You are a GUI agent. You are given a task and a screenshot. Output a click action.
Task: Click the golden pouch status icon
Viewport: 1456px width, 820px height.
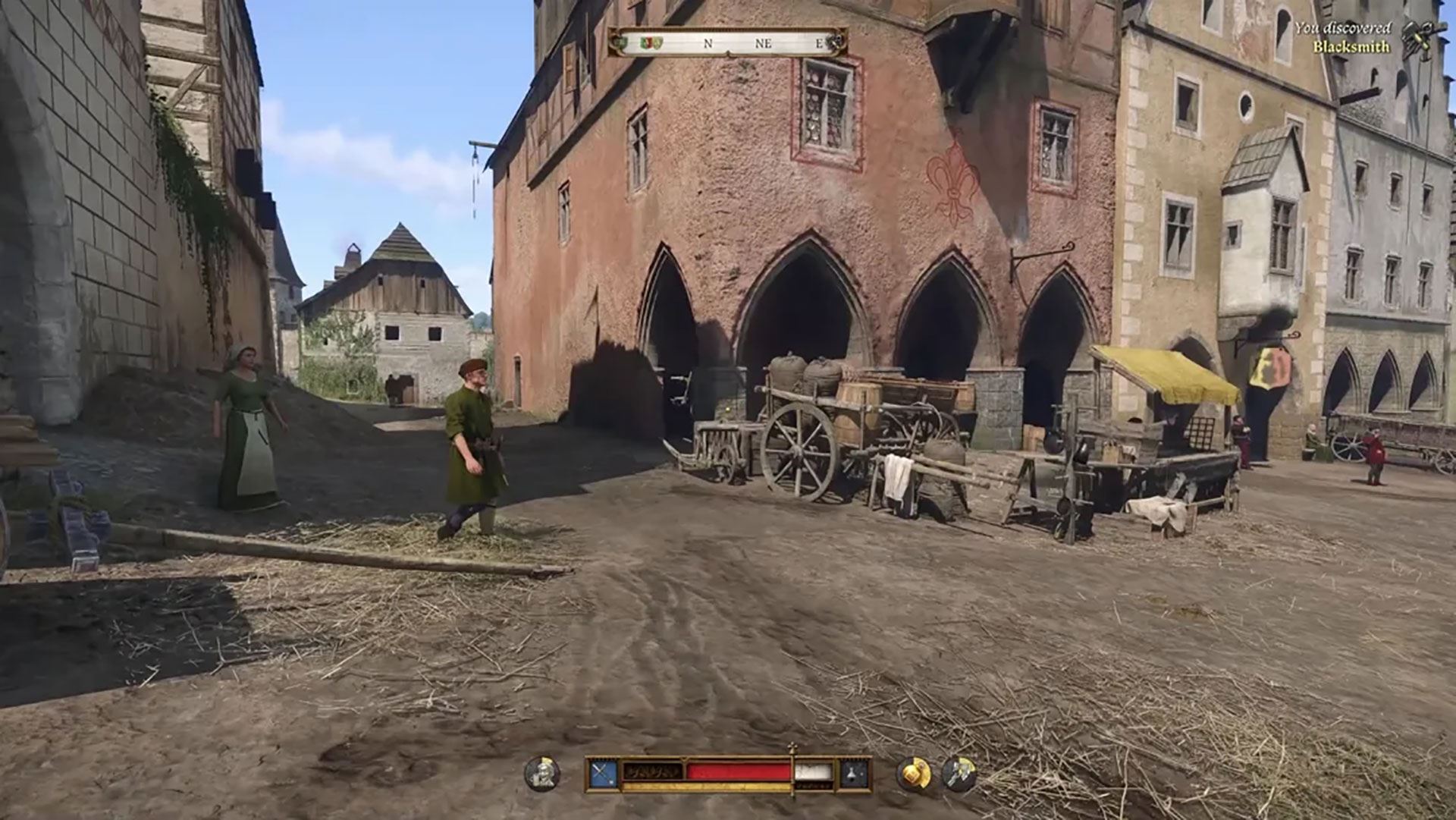(914, 774)
